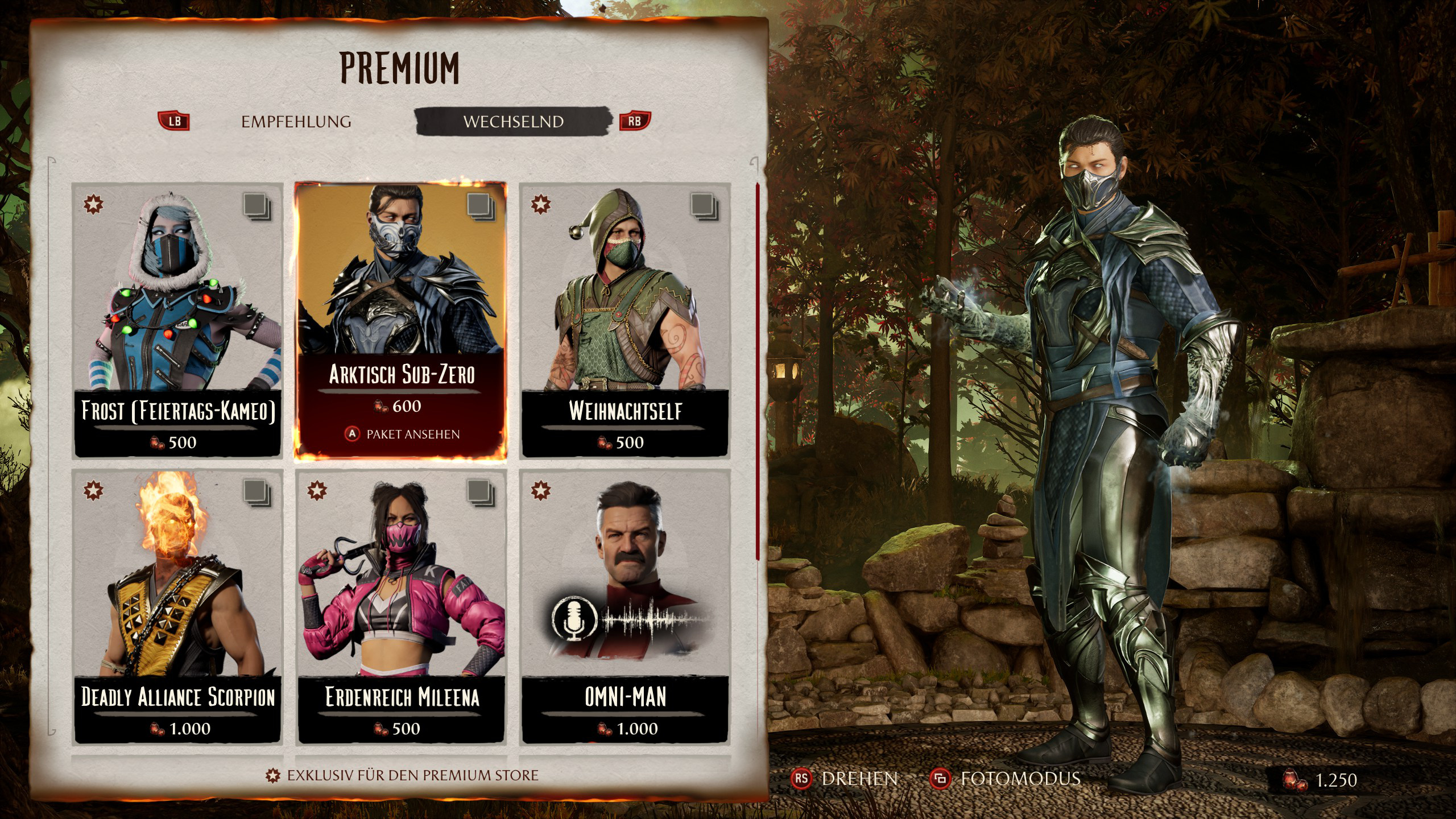The width and height of the screenshot is (1456, 819).
Task: Select the Omni-Man announcer voice card
Action: 624,606
